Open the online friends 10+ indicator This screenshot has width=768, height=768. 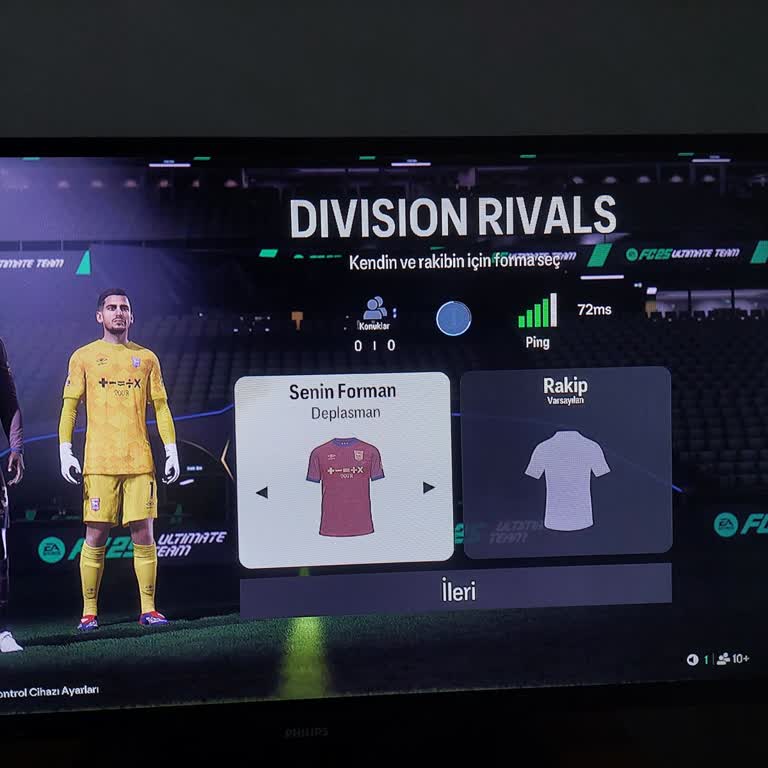click(x=733, y=659)
